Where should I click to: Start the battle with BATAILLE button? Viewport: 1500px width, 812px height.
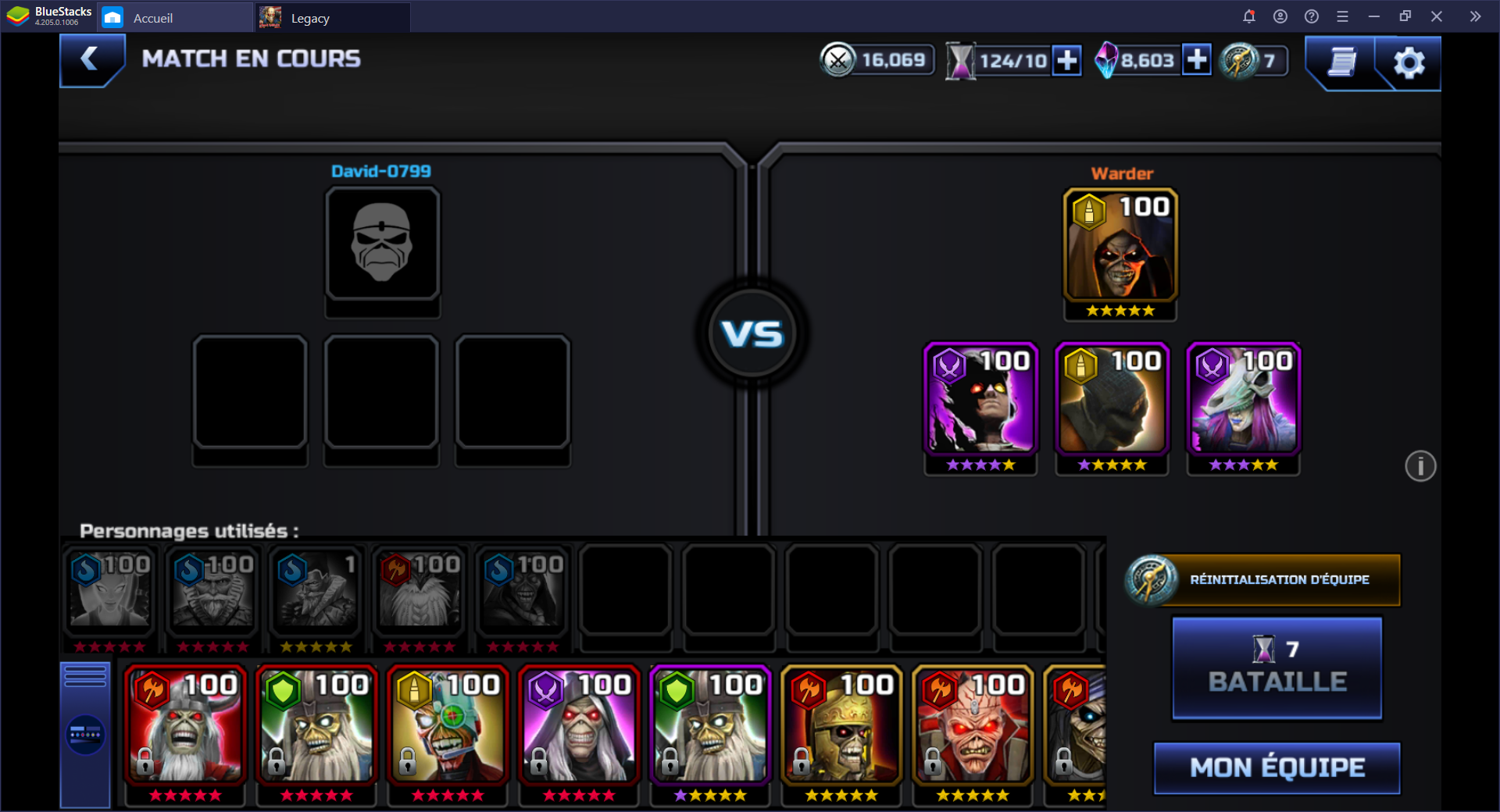1277,668
